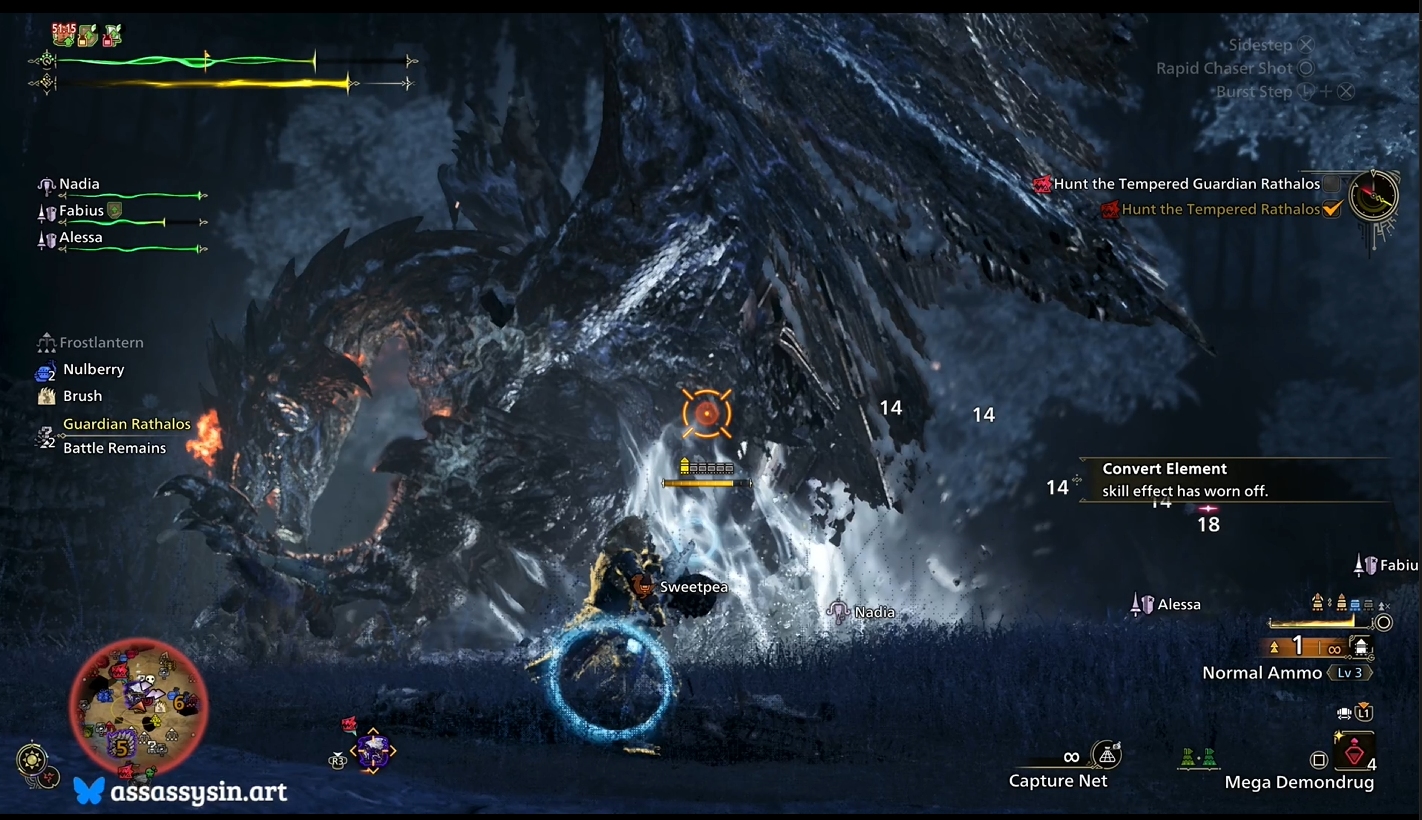Image resolution: width=1422 pixels, height=820 pixels.
Task: Select the Capture Net slinger item
Action: [1058, 781]
